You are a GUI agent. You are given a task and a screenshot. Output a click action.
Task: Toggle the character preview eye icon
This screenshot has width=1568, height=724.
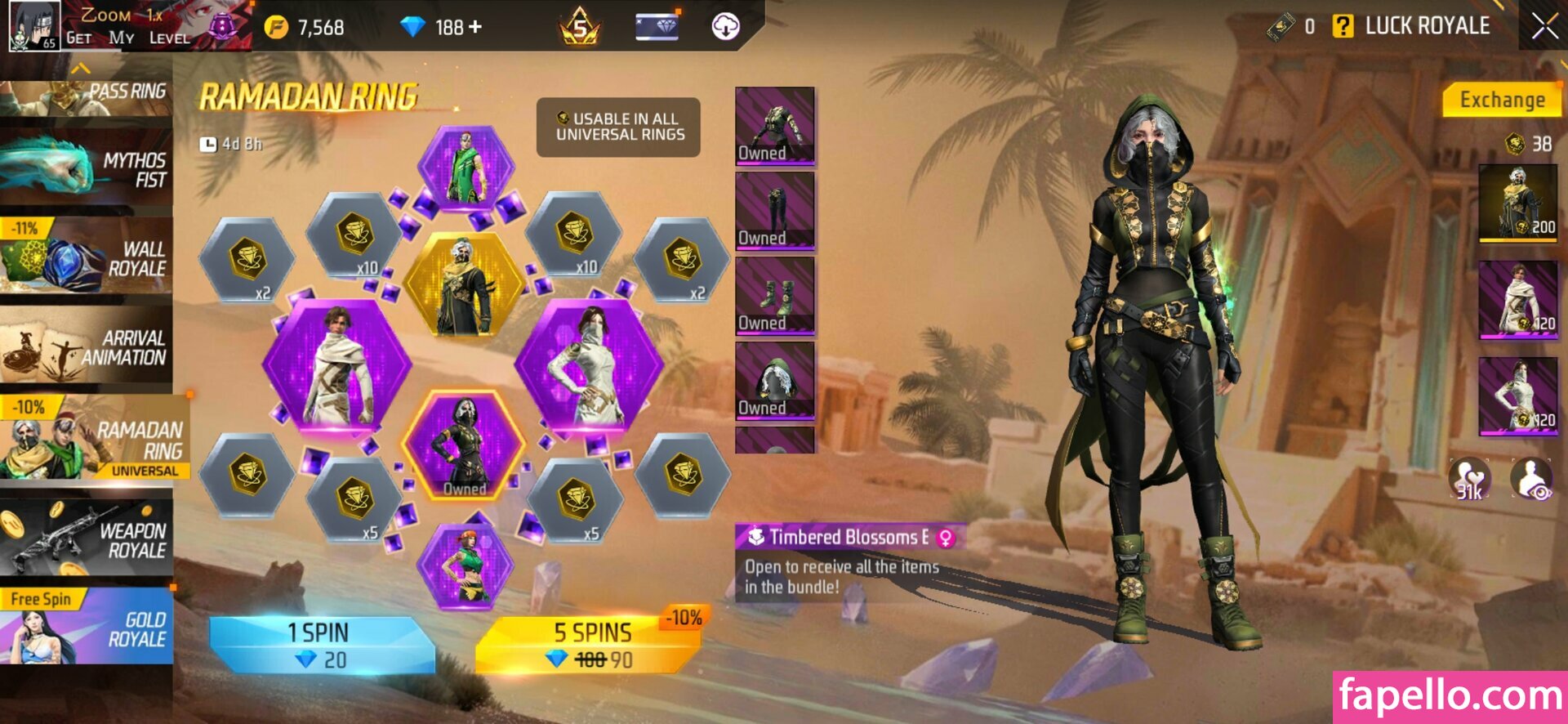[1531, 479]
